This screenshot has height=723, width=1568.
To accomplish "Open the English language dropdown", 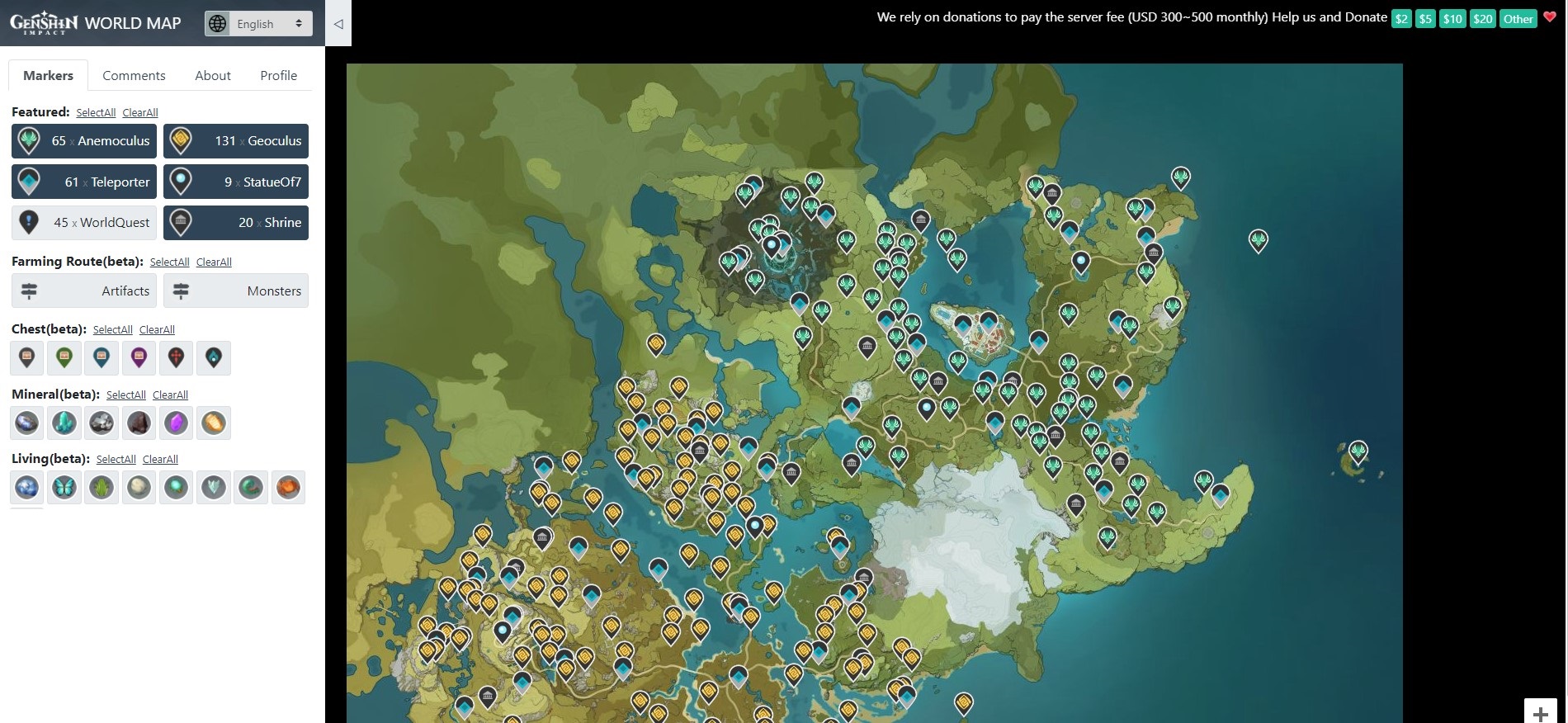I will (x=258, y=24).
